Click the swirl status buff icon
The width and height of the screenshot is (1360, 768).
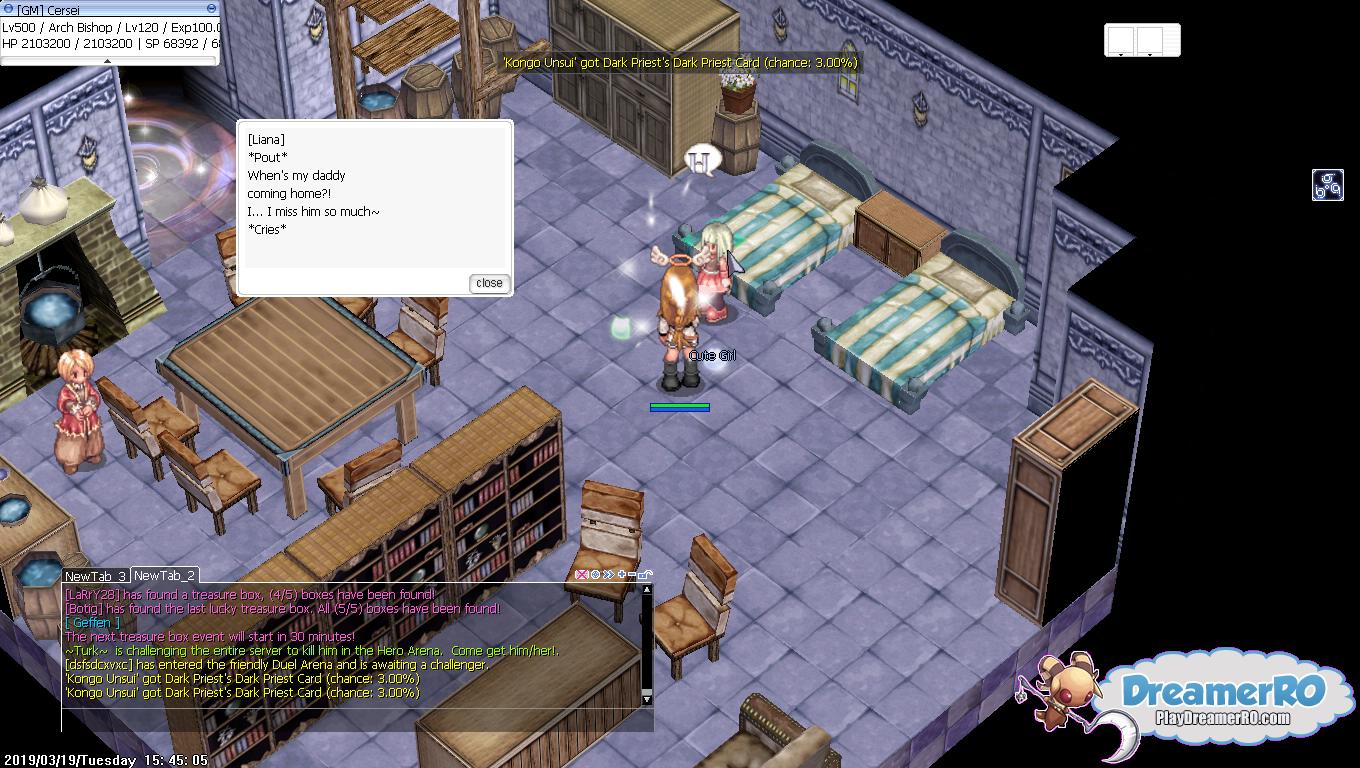pyautogui.click(x=1327, y=185)
